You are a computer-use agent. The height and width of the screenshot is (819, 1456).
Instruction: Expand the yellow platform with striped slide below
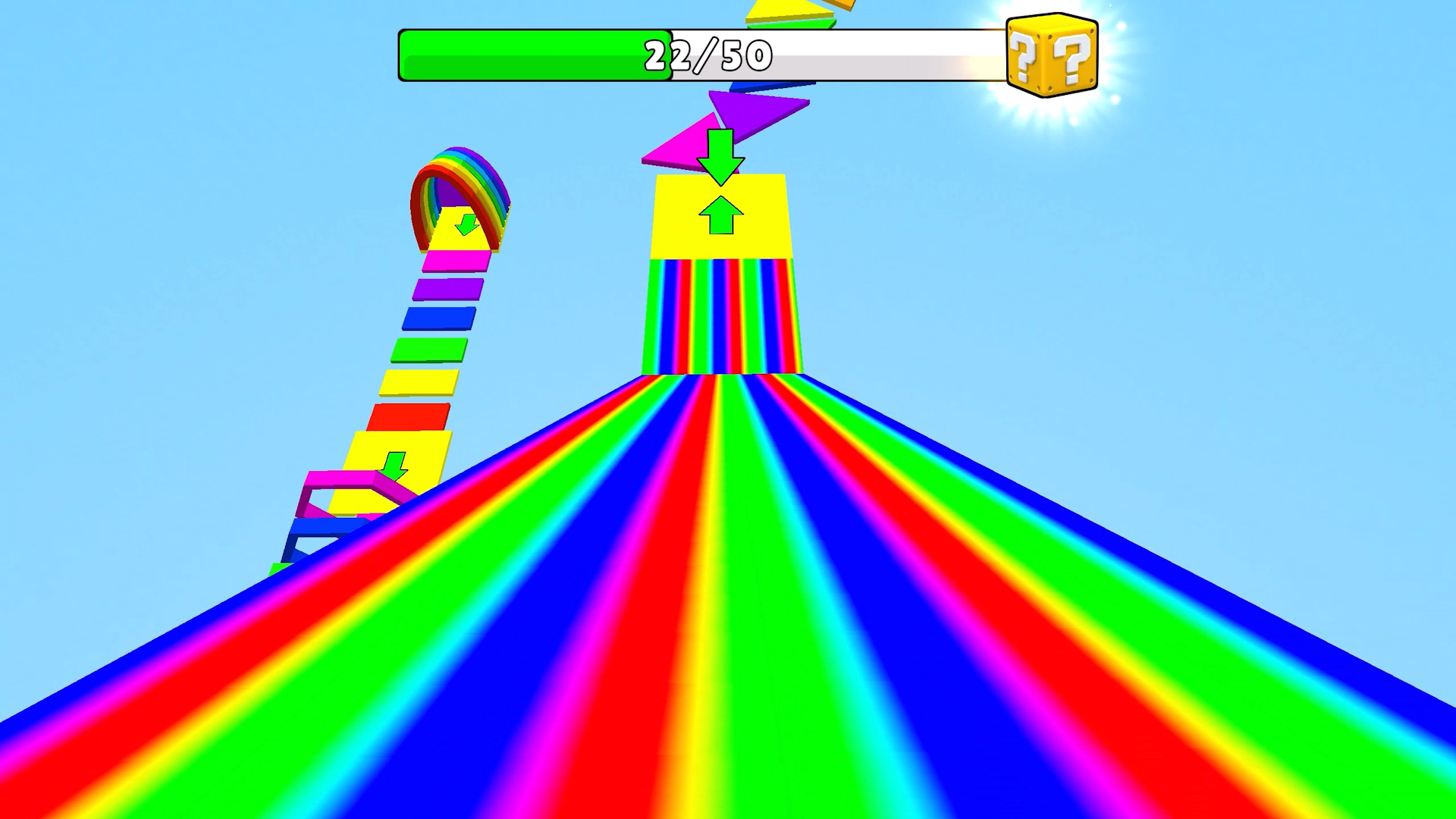pos(766,235)
